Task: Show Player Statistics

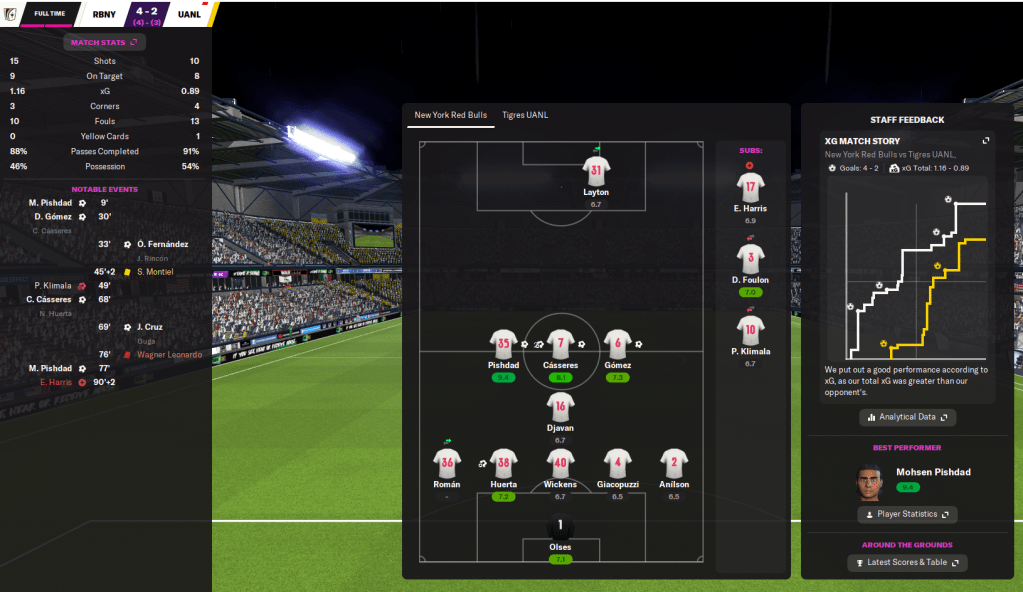Action: (x=907, y=514)
